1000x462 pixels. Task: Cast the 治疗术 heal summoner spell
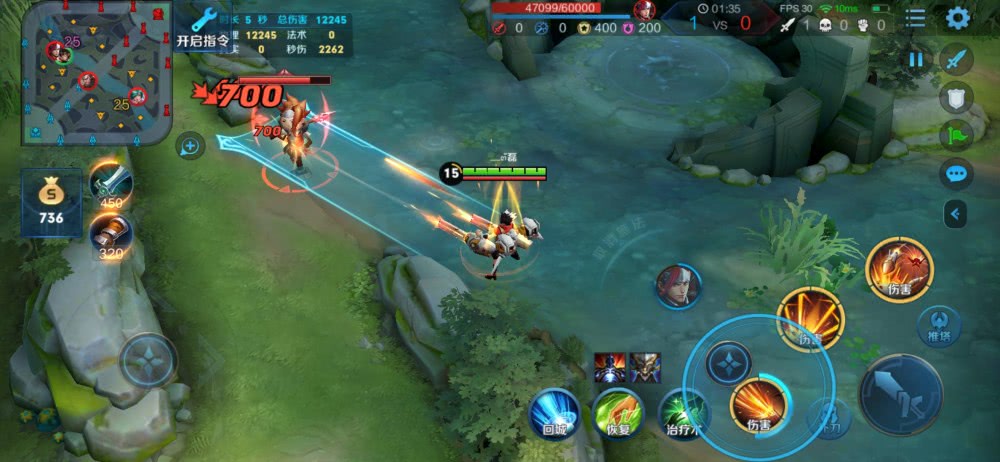pyautogui.click(x=684, y=413)
